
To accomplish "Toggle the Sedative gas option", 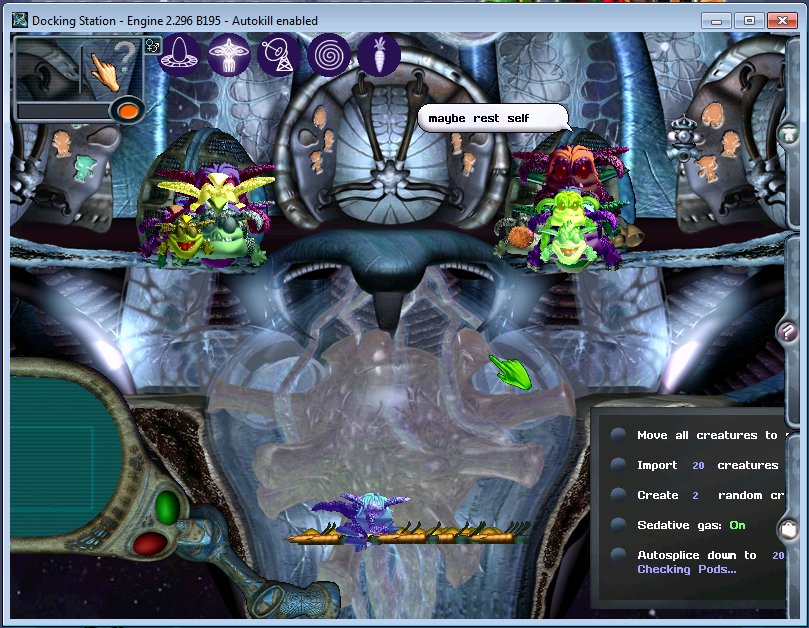I will (619, 525).
